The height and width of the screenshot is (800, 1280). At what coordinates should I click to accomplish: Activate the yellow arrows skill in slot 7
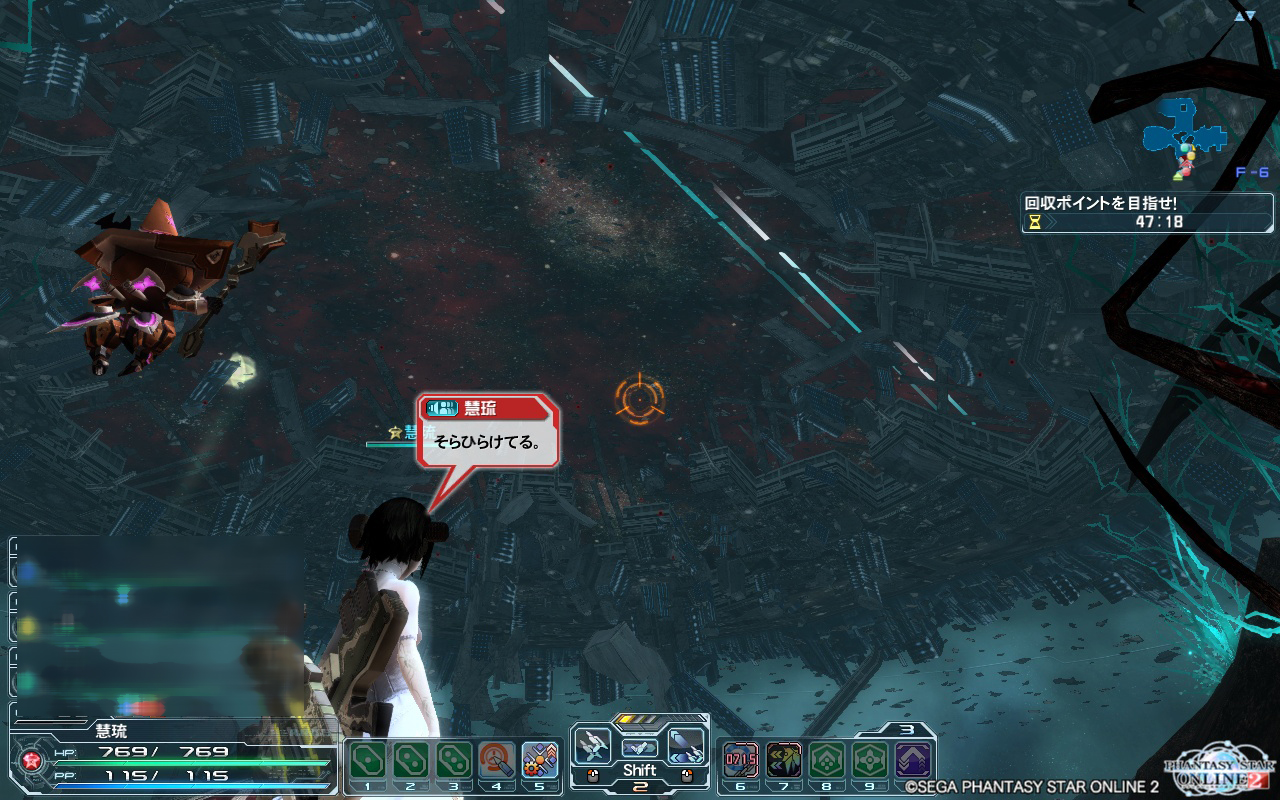click(x=784, y=761)
